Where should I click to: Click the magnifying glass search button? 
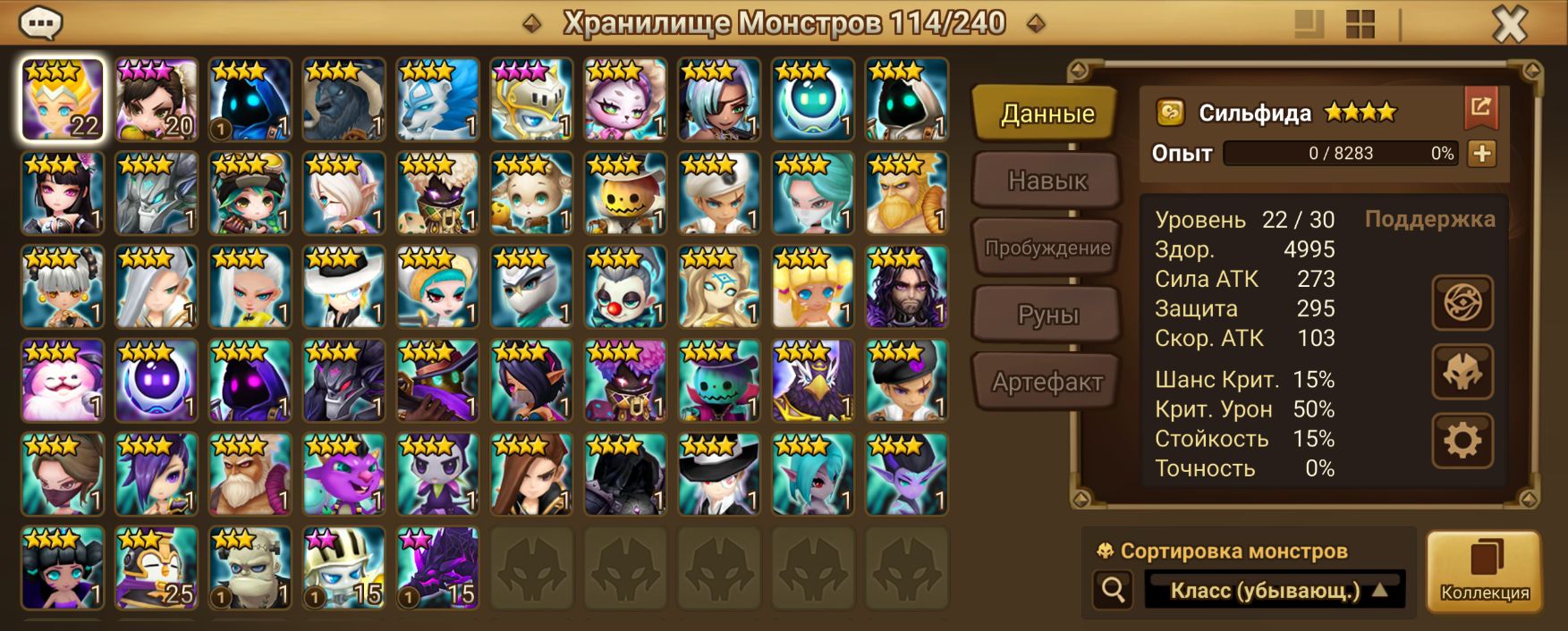click(1114, 590)
